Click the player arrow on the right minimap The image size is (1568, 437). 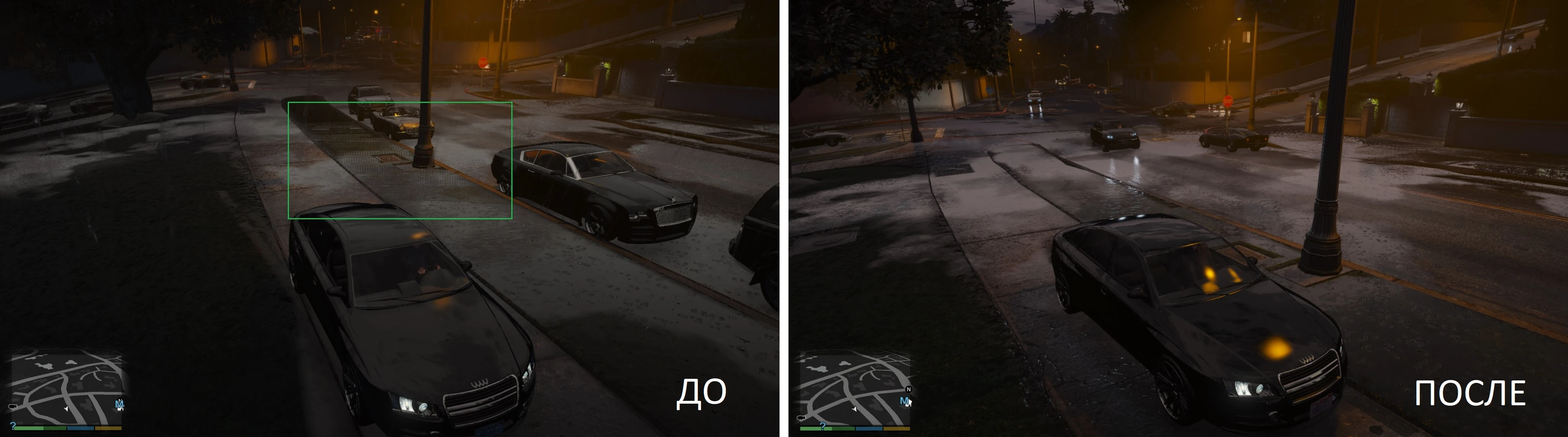pos(855,410)
